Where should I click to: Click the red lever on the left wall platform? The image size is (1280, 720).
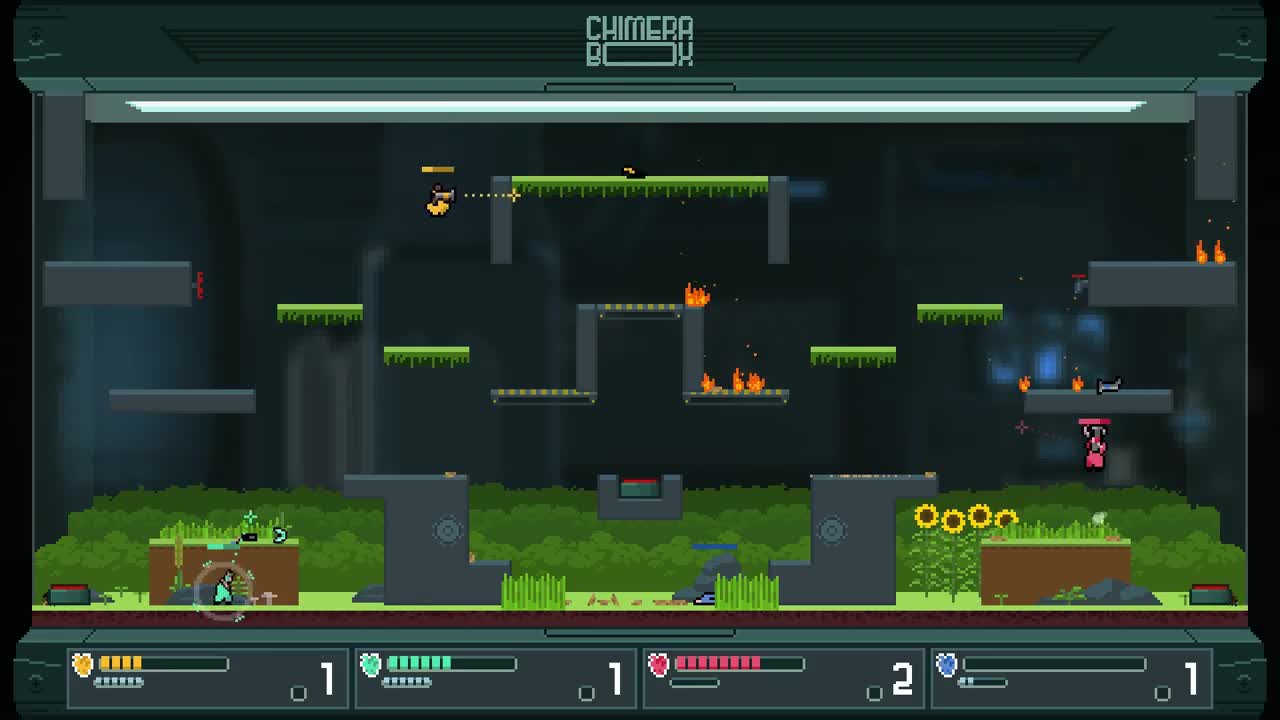pos(202,288)
